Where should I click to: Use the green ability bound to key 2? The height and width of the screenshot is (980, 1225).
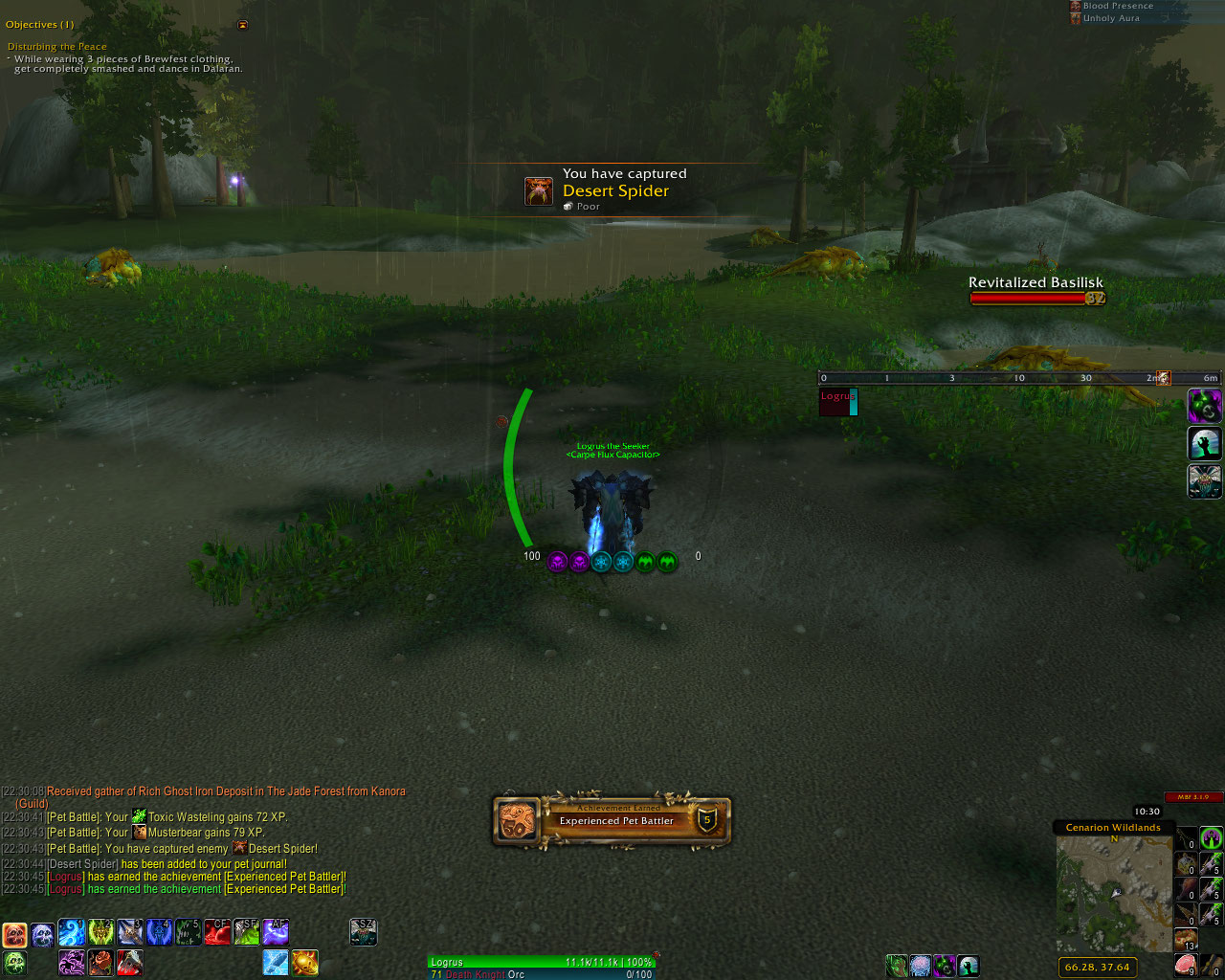pyautogui.click(x=100, y=932)
